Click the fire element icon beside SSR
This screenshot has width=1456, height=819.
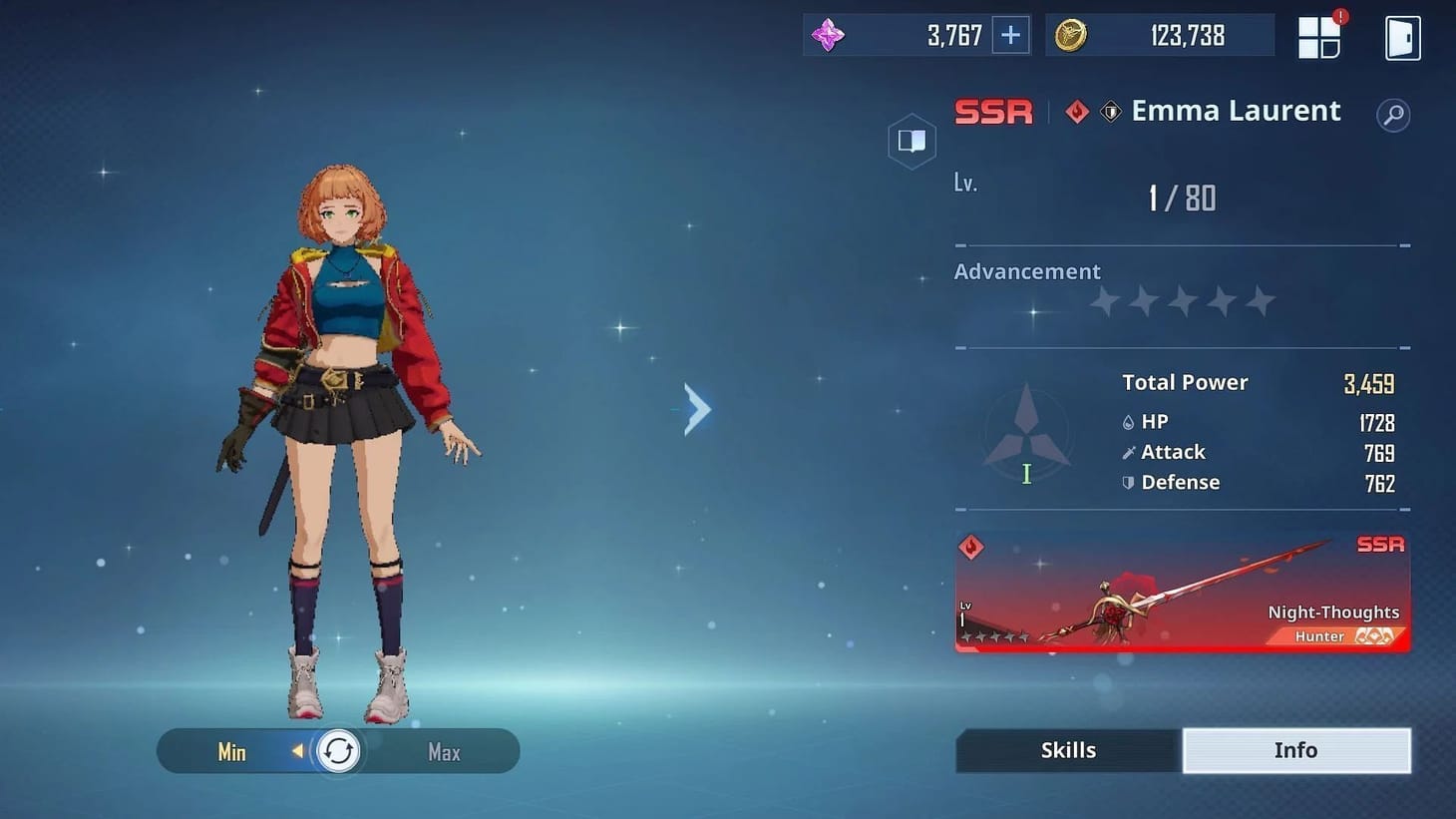[x=1076, y=112]
